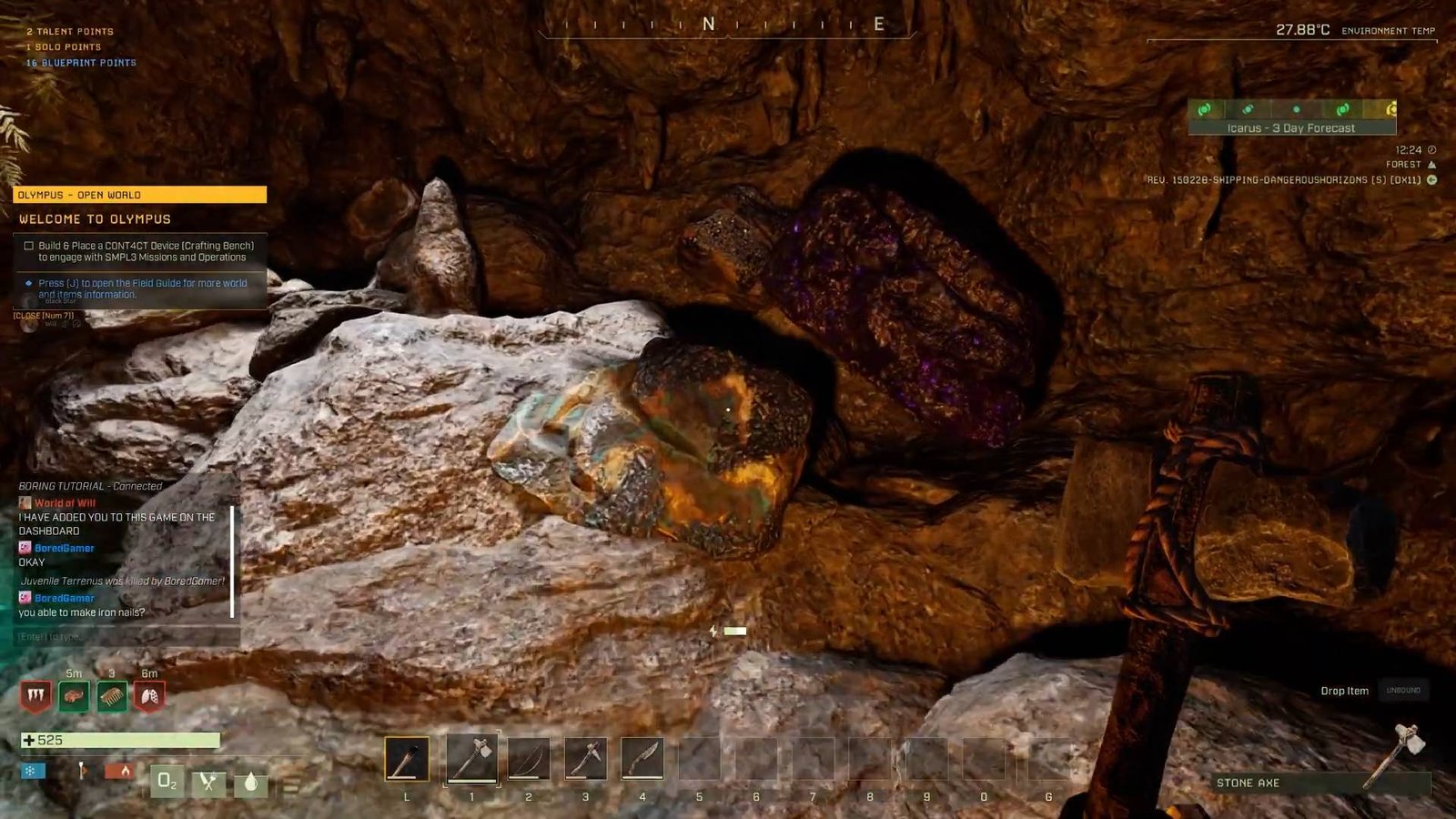
Task: Toggle the CONT4CT Device objective checkbox
Action: [x=29, y=246]
